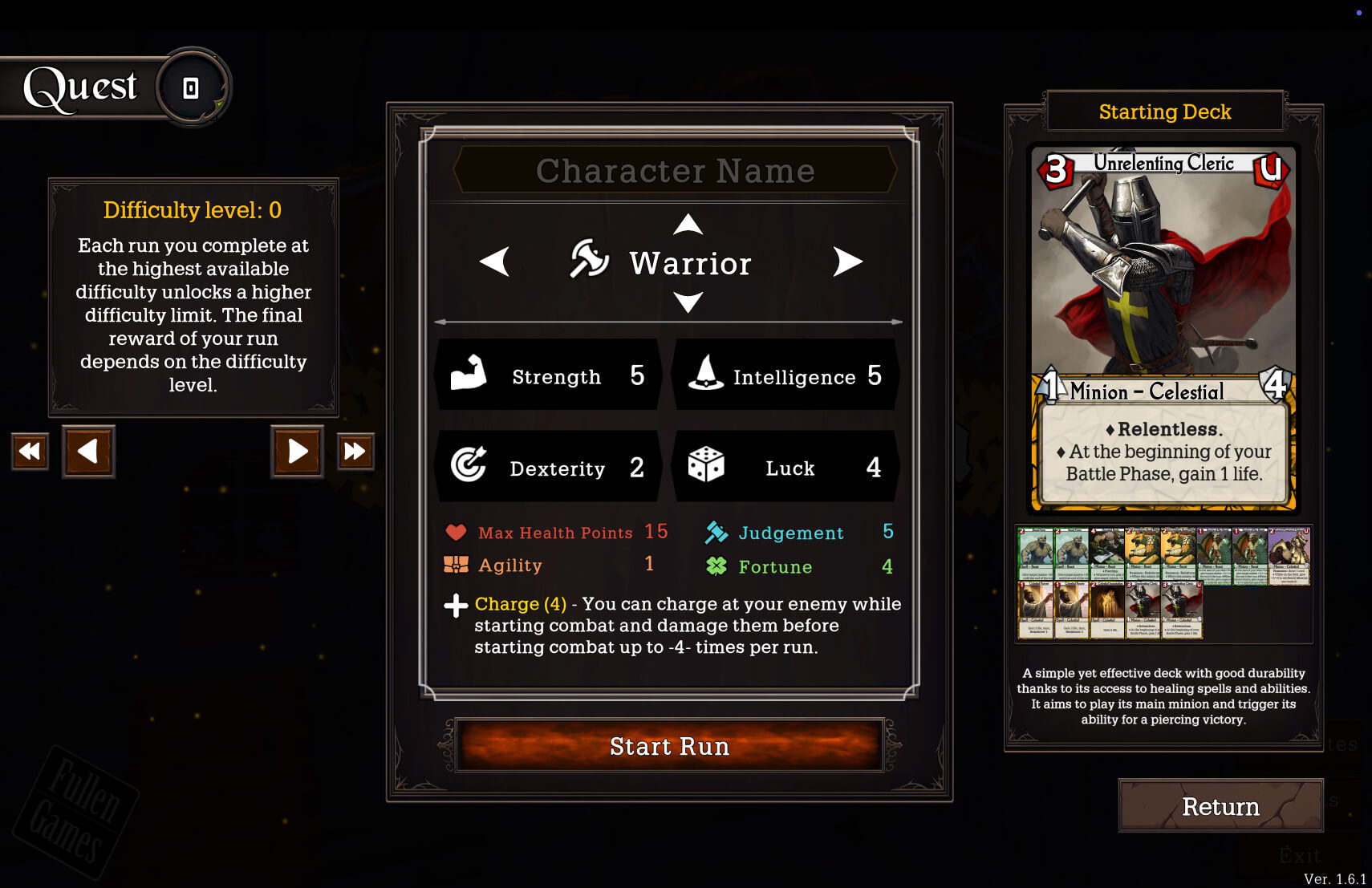The height and width of the screenshot is (888, 1372).
Task: View the first card thumbnail in deck list
Action: pyautogui.click(x=1035, y=554)
